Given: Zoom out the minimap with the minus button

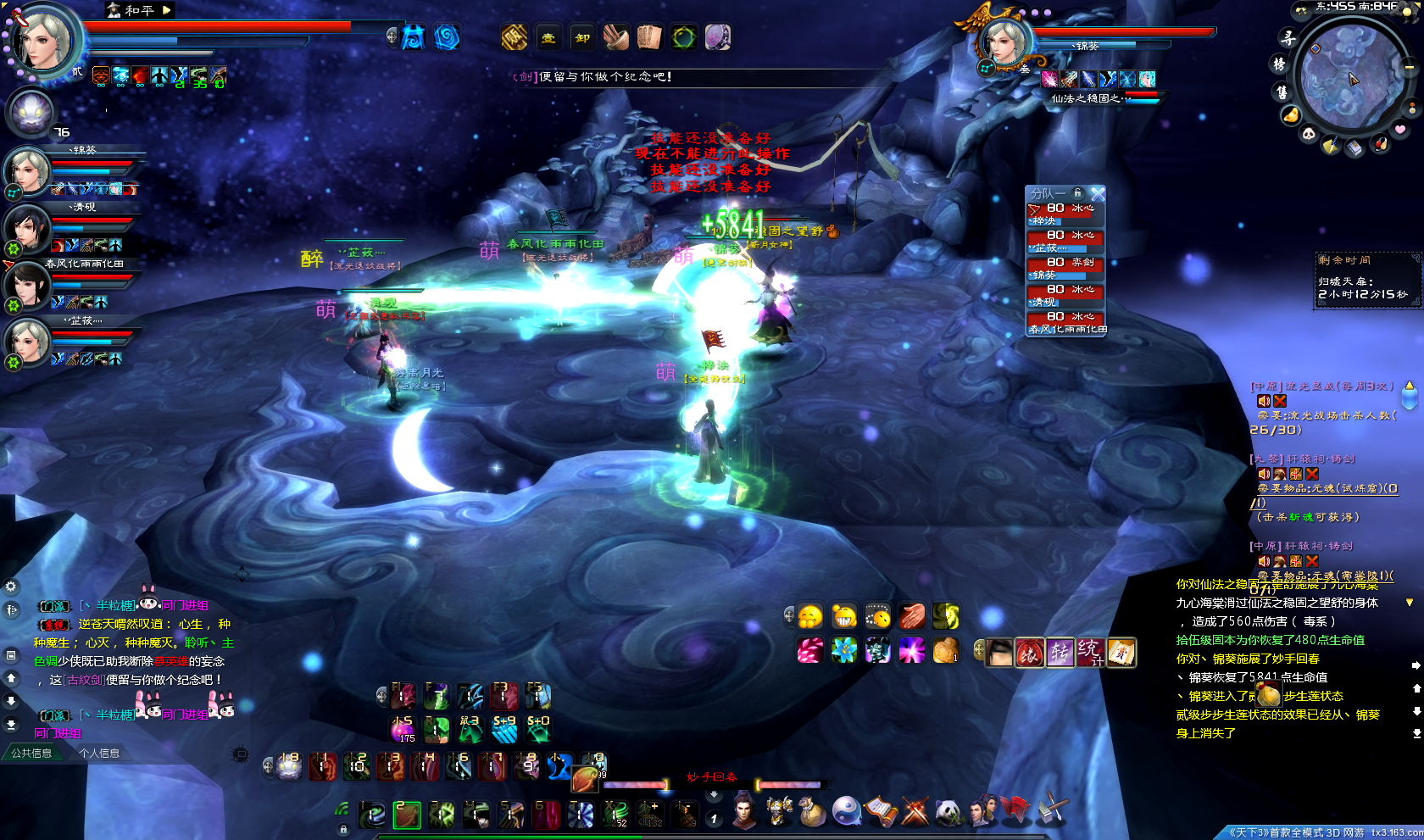Looking at the screenshot, I should (x=1409, y=67).
